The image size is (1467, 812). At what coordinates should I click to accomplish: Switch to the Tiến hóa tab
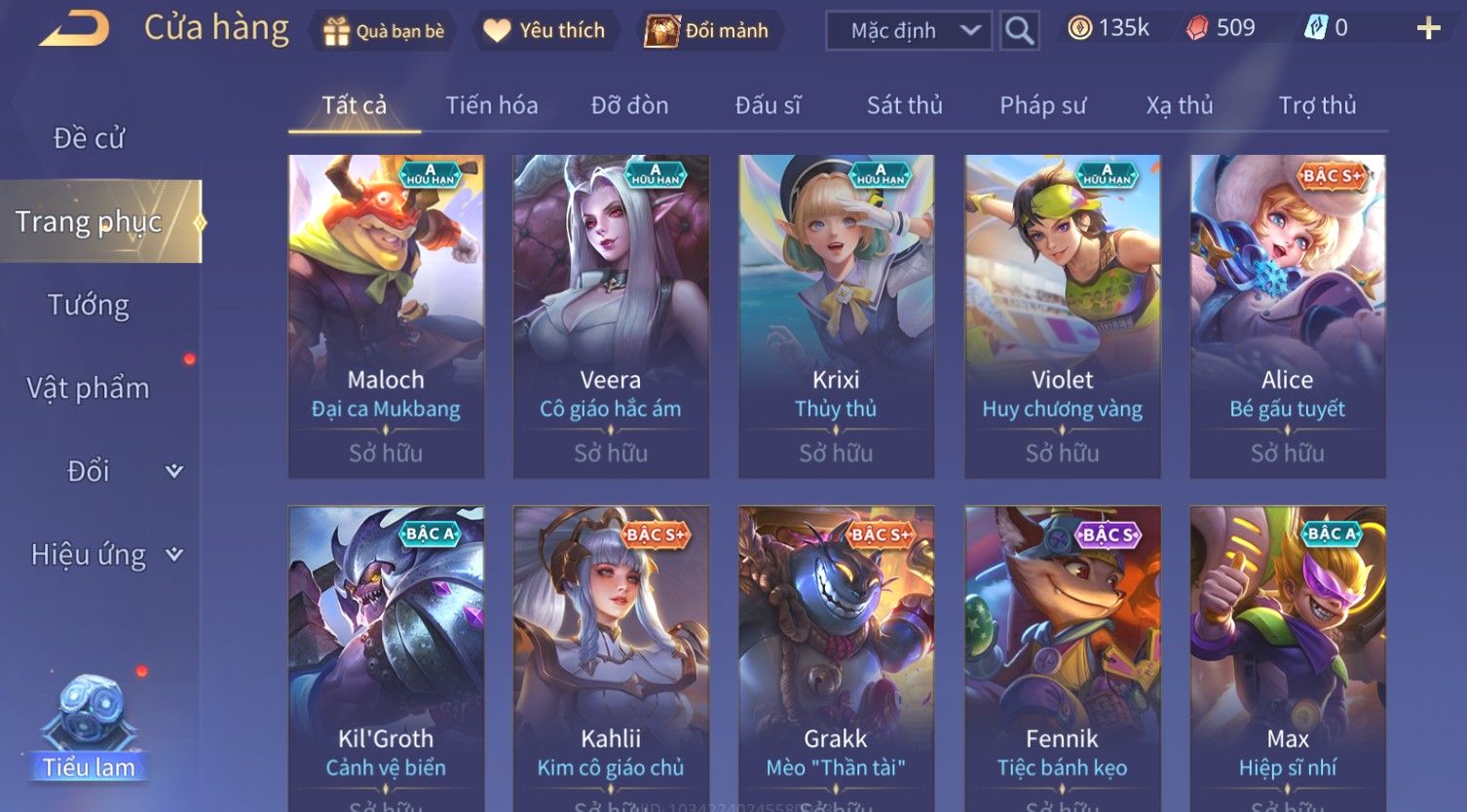tap(491, 105)
